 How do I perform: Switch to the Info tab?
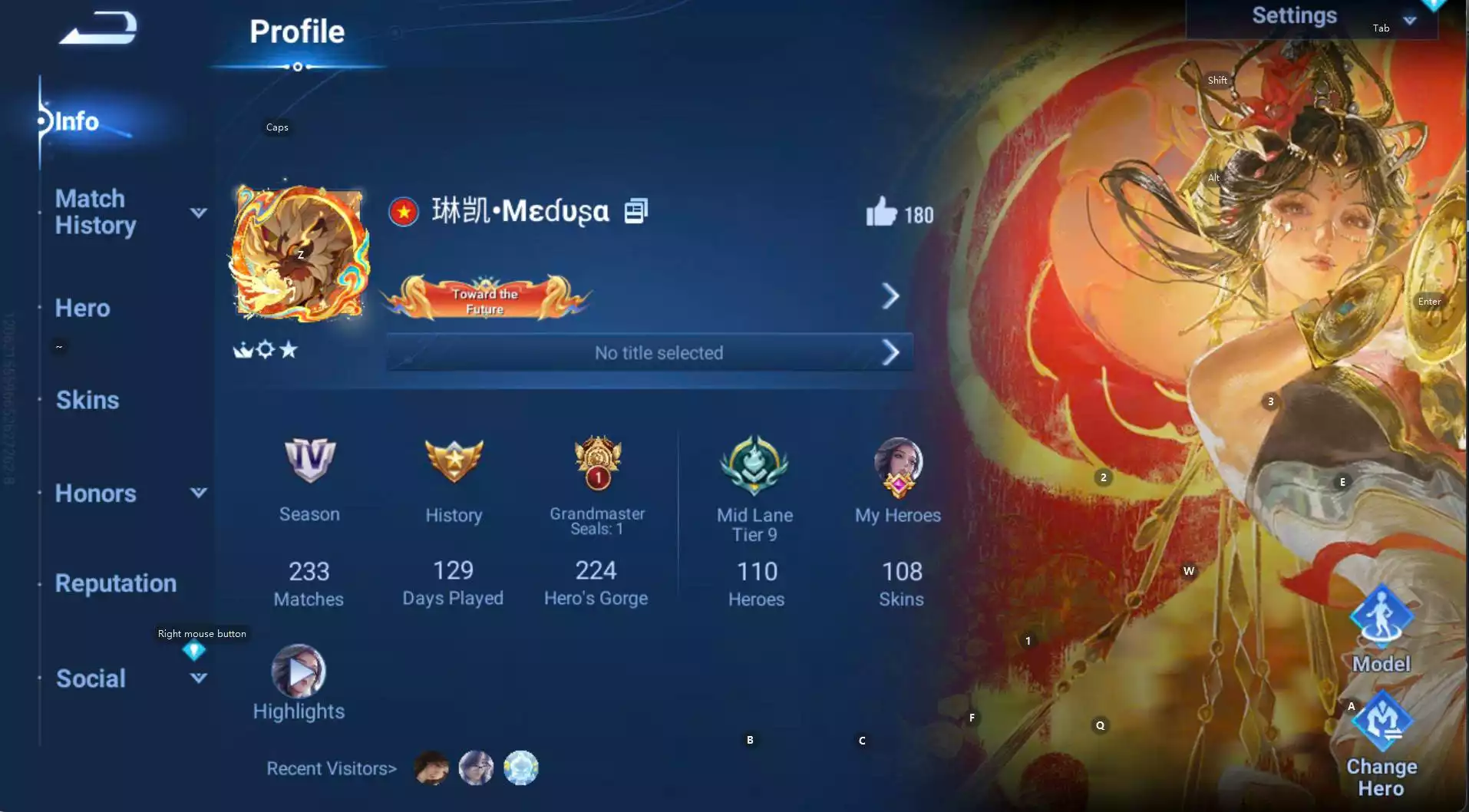(x=77, y=121)
